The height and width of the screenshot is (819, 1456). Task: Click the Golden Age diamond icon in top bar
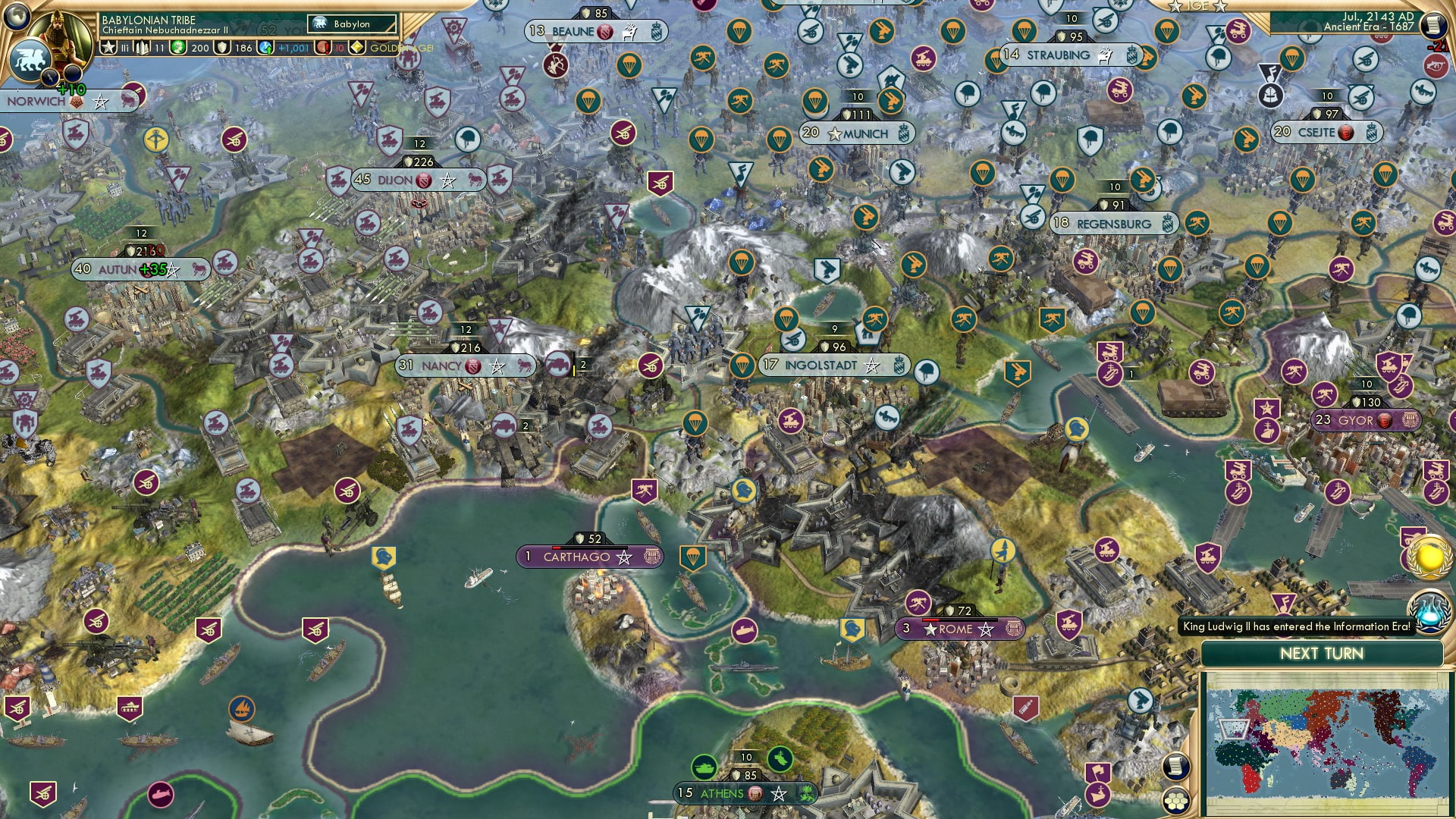click(356, 47)
